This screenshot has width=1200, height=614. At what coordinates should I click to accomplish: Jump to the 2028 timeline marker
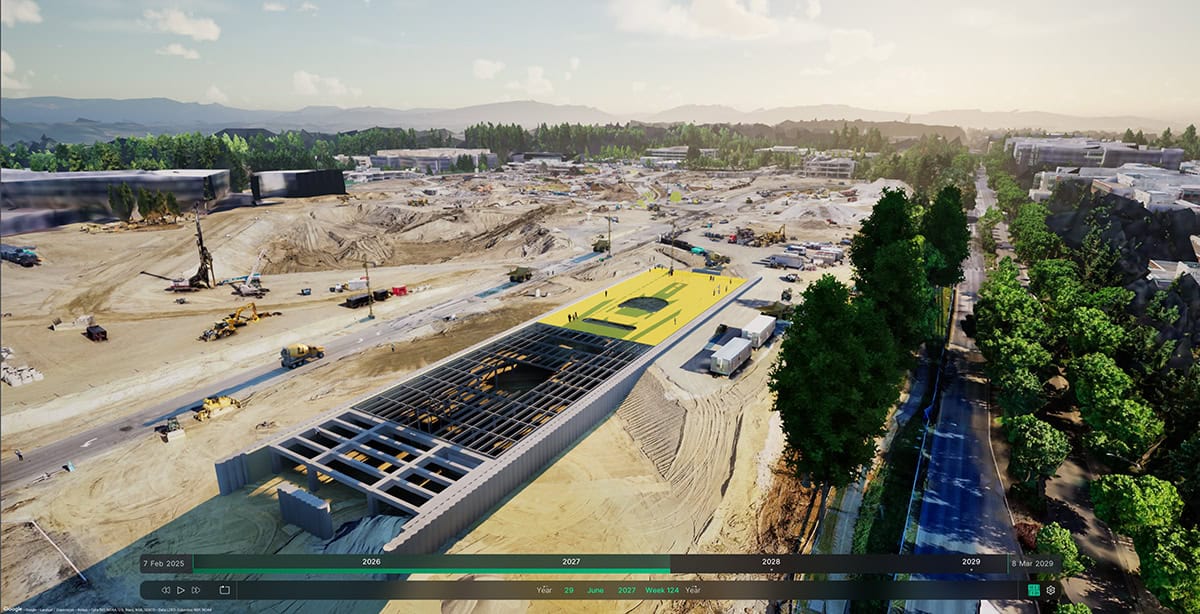771,562
